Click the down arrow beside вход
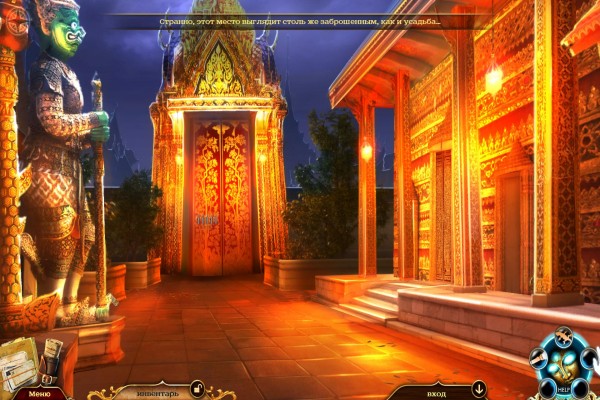Image resolution: width=600 pixels, height=400 pixels. click(479, 388)
